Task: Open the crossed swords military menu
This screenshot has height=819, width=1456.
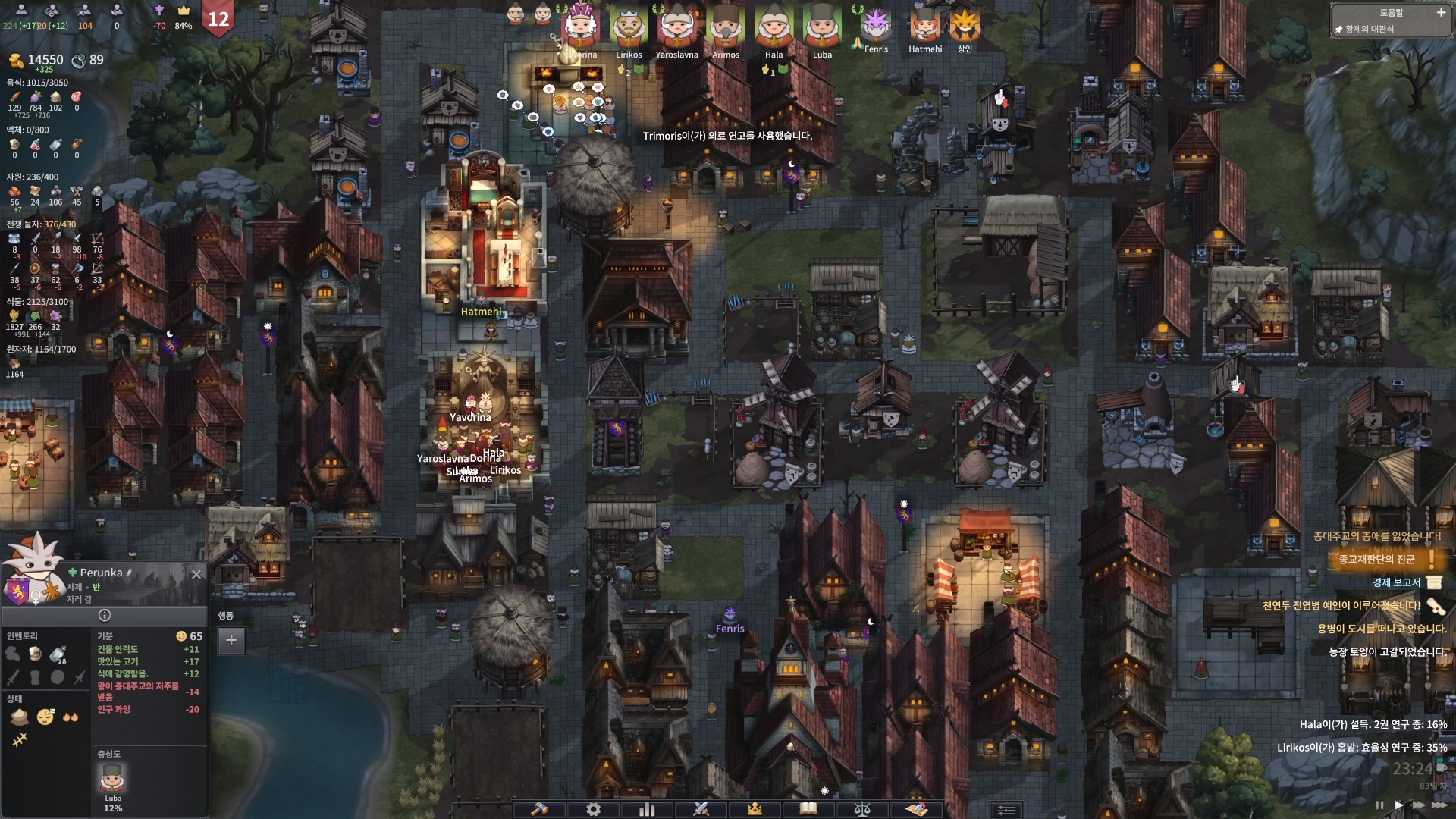Action: (x=701, y=809)
